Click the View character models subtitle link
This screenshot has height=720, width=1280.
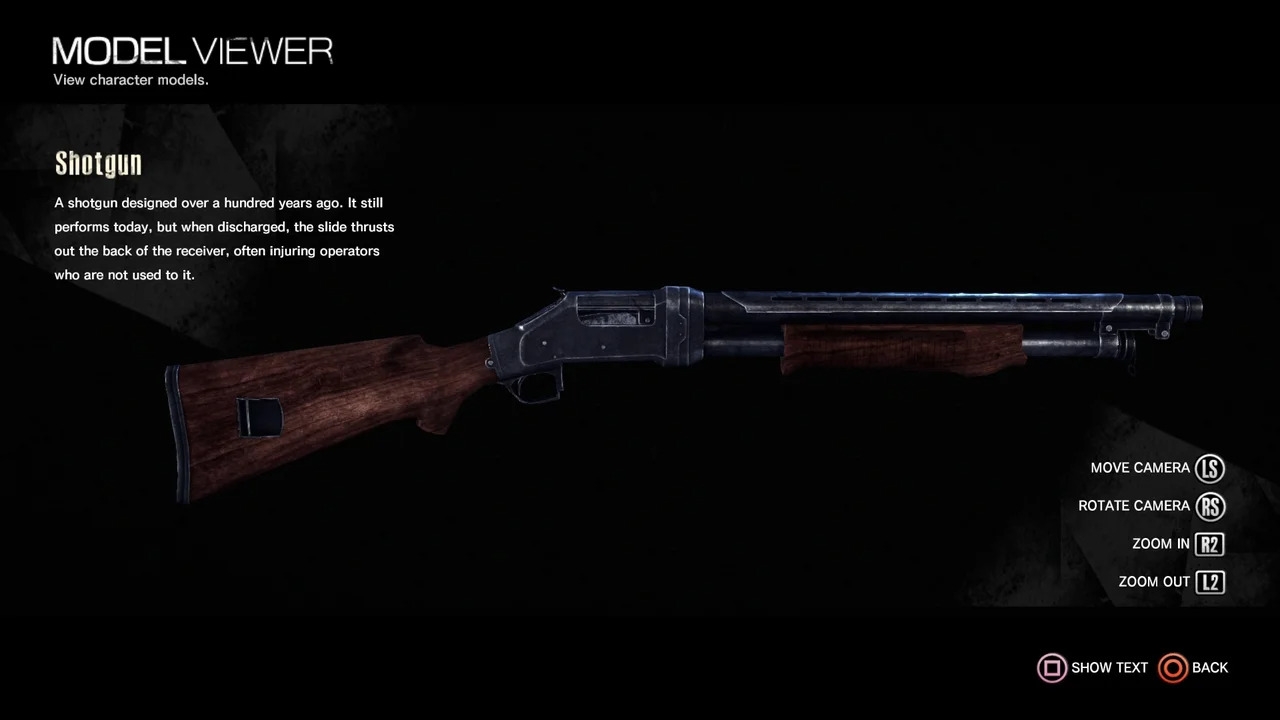(x=130, y=80)
